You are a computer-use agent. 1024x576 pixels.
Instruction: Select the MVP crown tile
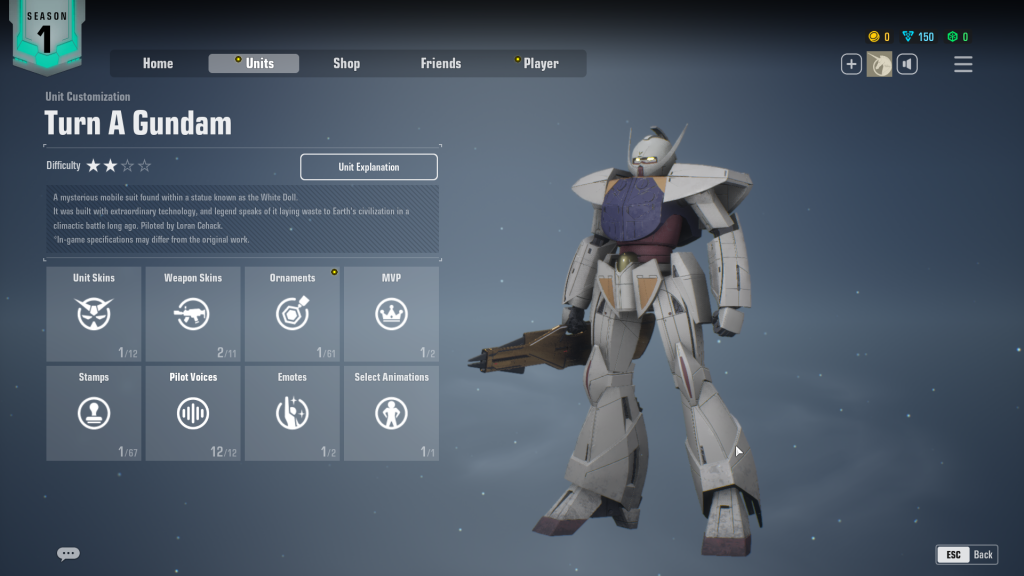(x=391, y=314)
